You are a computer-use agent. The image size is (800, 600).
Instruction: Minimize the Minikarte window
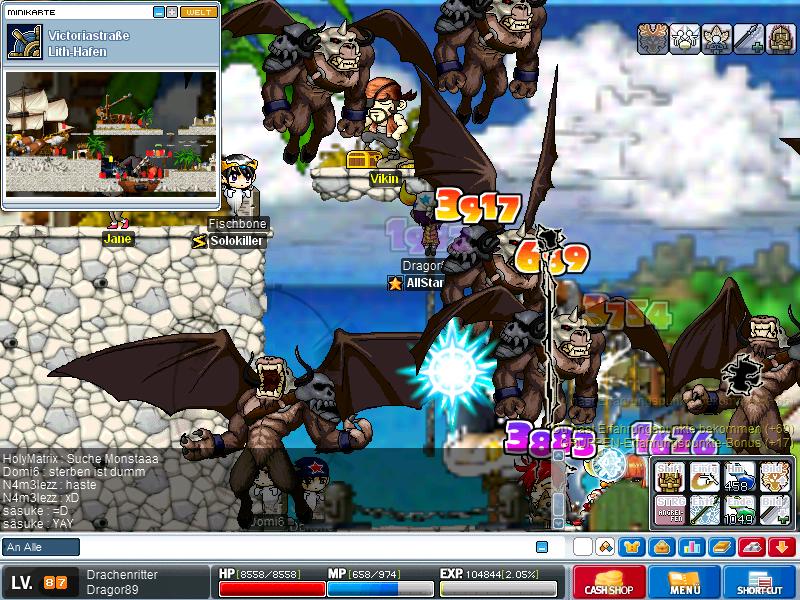point(159,12)
